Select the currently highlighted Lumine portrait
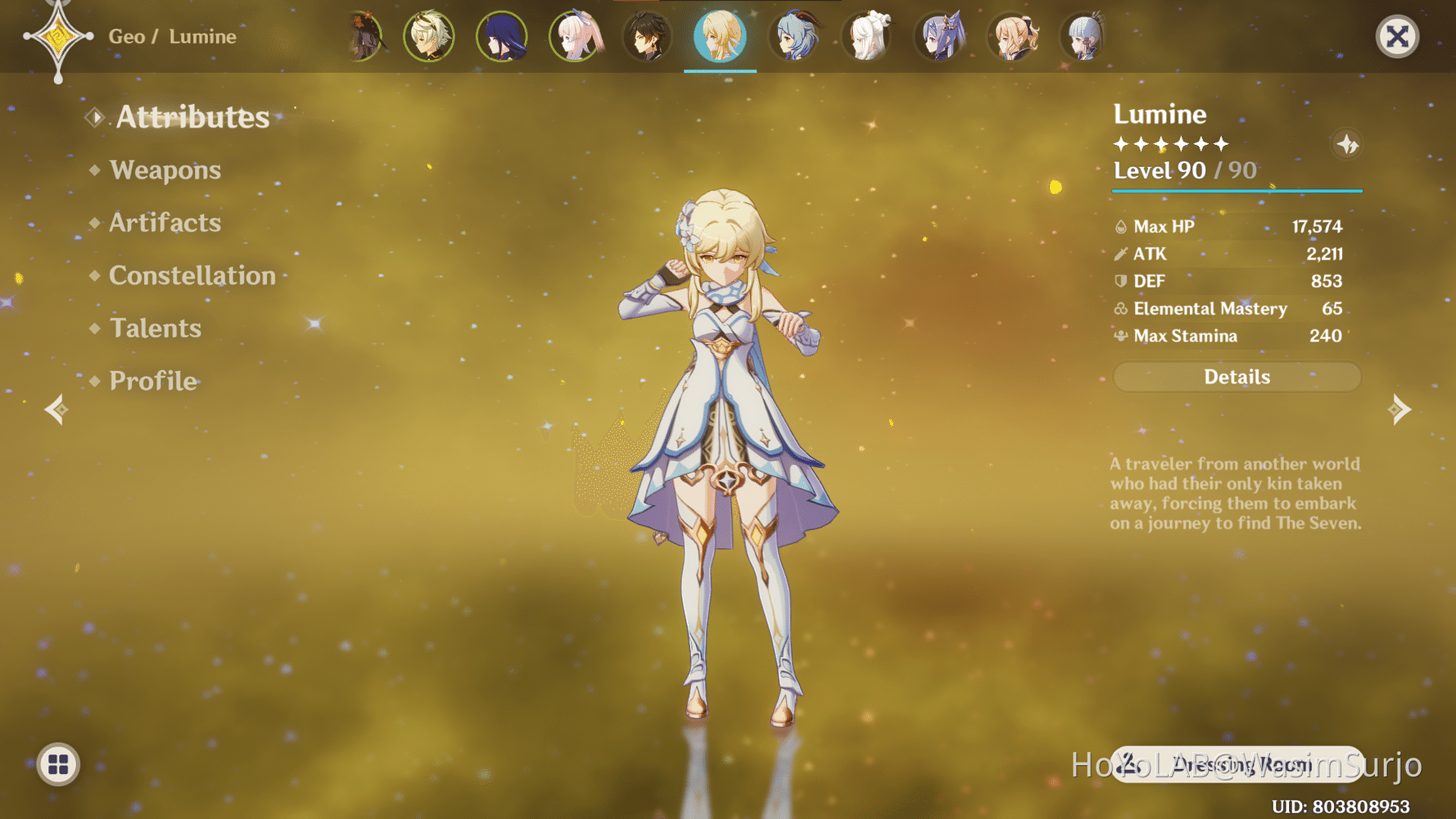Viewport: 1456px width, 819px height. click(x=720, y=37)
